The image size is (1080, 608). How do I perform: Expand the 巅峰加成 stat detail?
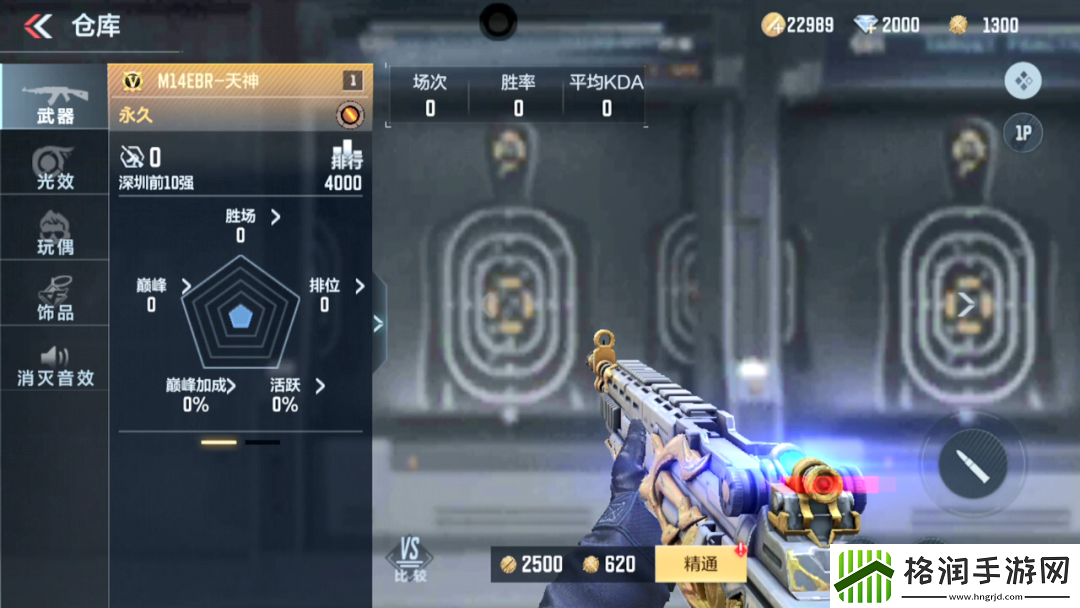click(232, 385)
